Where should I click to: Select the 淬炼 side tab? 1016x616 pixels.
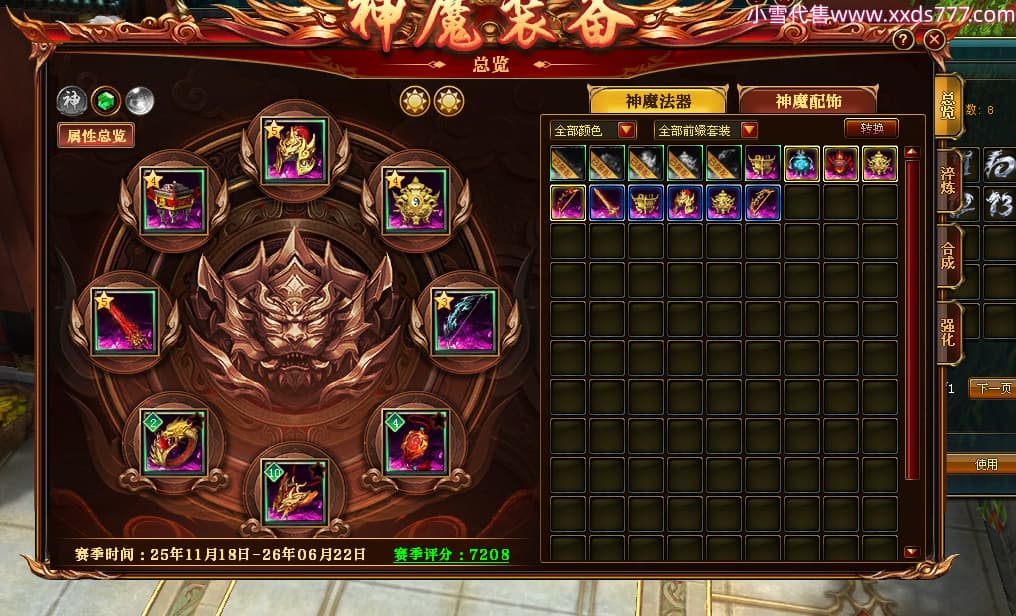pyautogui.click(x=948, y=182)
